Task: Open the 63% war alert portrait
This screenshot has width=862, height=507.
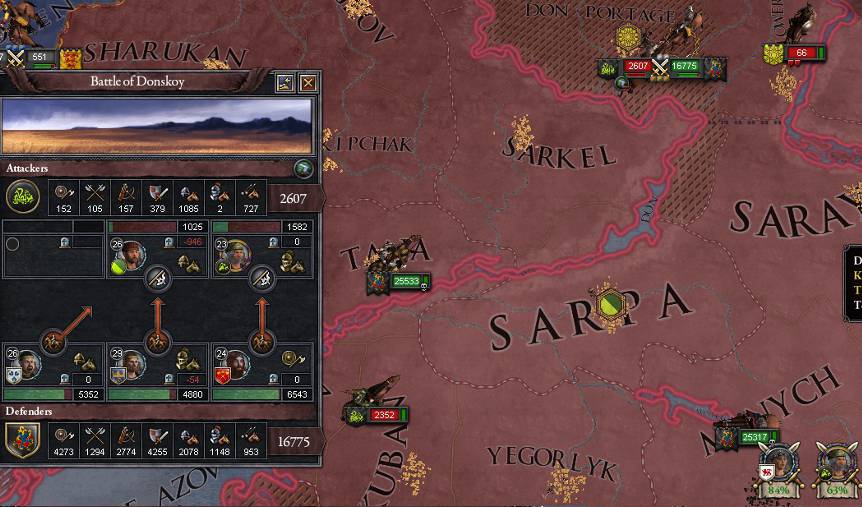Action: (836, 468)
